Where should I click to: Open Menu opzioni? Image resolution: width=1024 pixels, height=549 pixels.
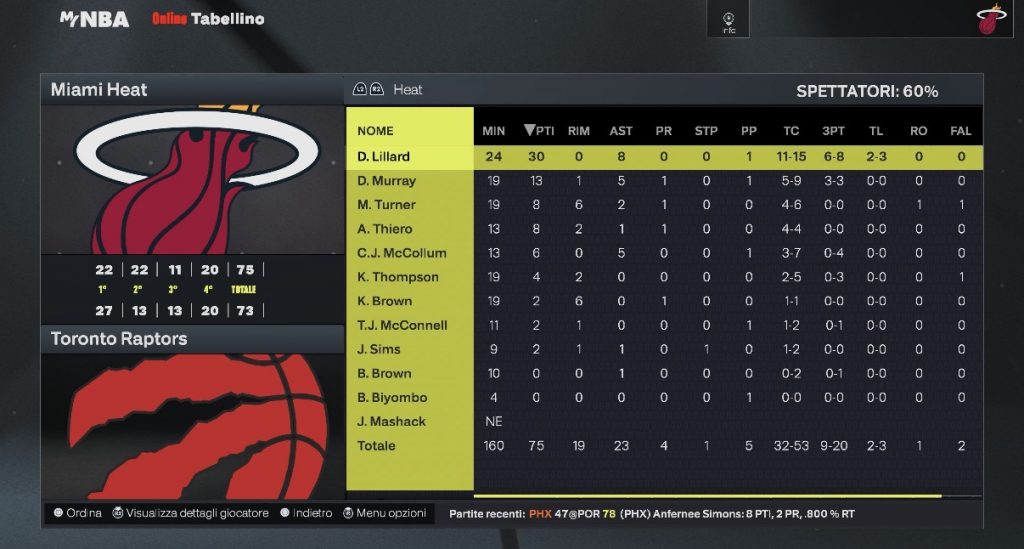click(x=384, y=513)
